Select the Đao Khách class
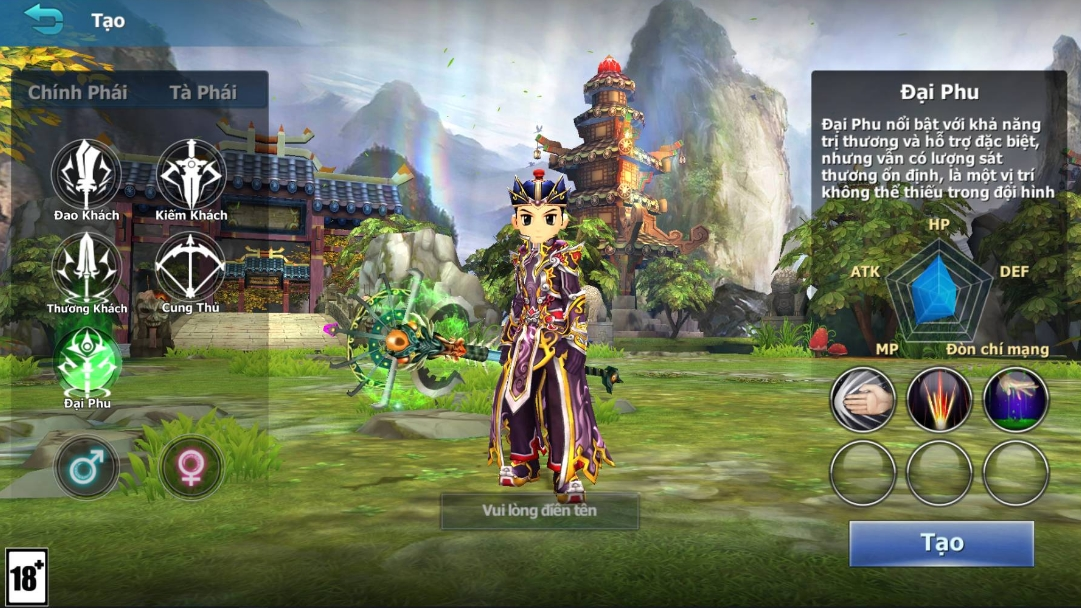 pos(86,174)
